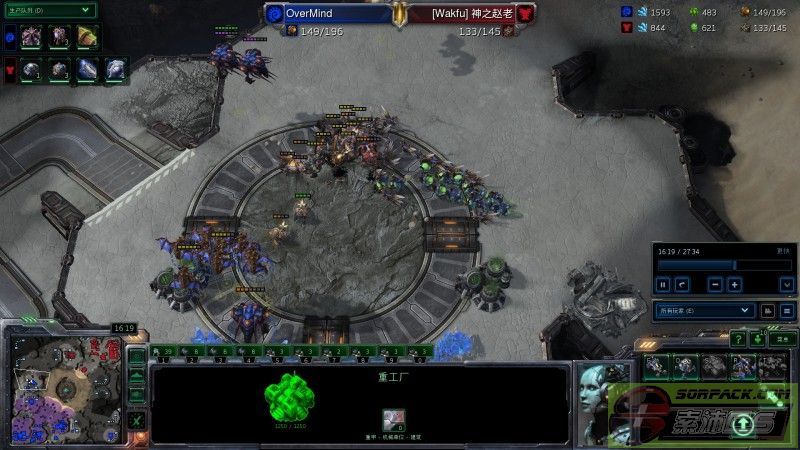Open the production queue dropdown
Screen dimensions: 800x450
tap(50, 10)
